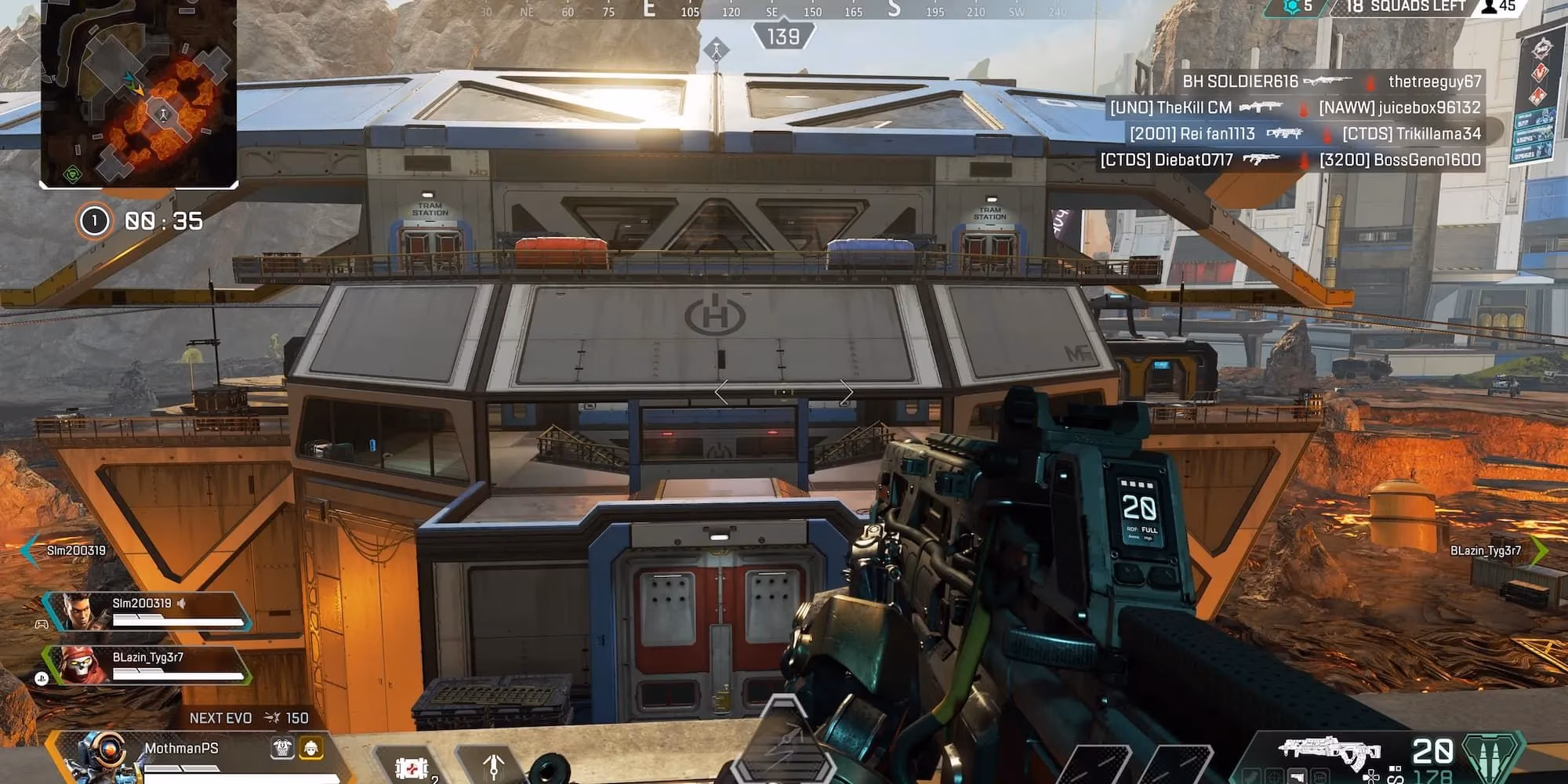
Task: Click the optic attachment slot icon
Action: click(1273, 775)
